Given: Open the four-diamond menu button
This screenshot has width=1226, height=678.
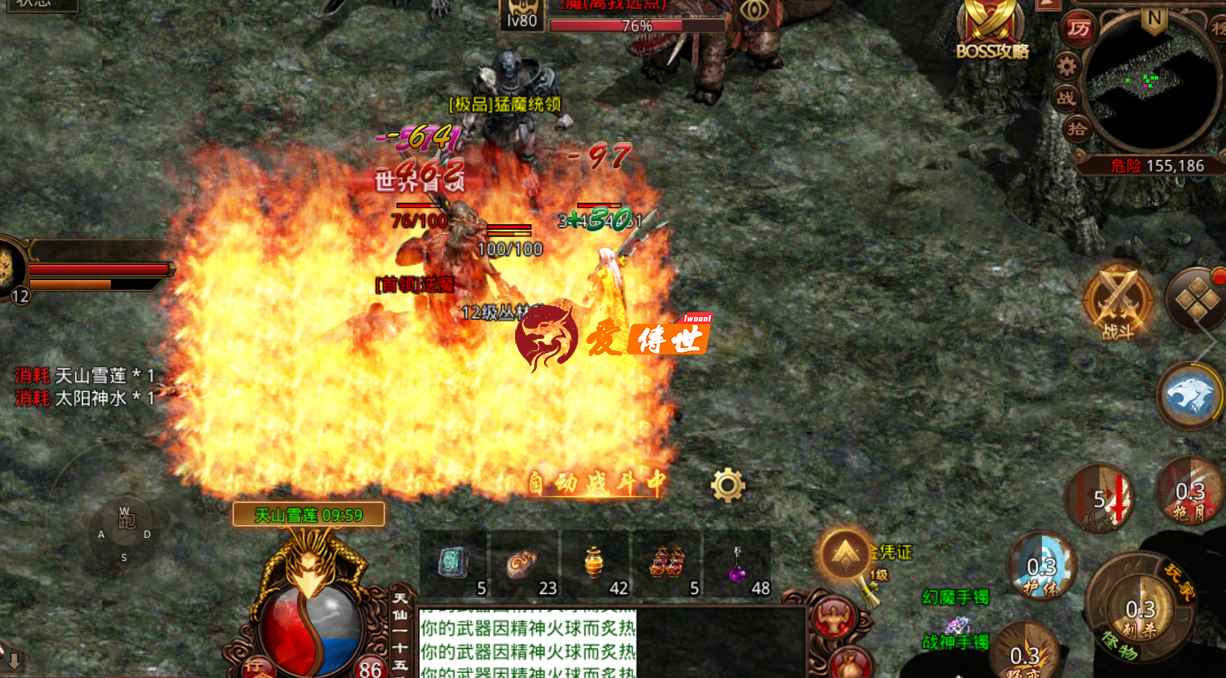Looking at the screenshot, I should pos(1195,299).
